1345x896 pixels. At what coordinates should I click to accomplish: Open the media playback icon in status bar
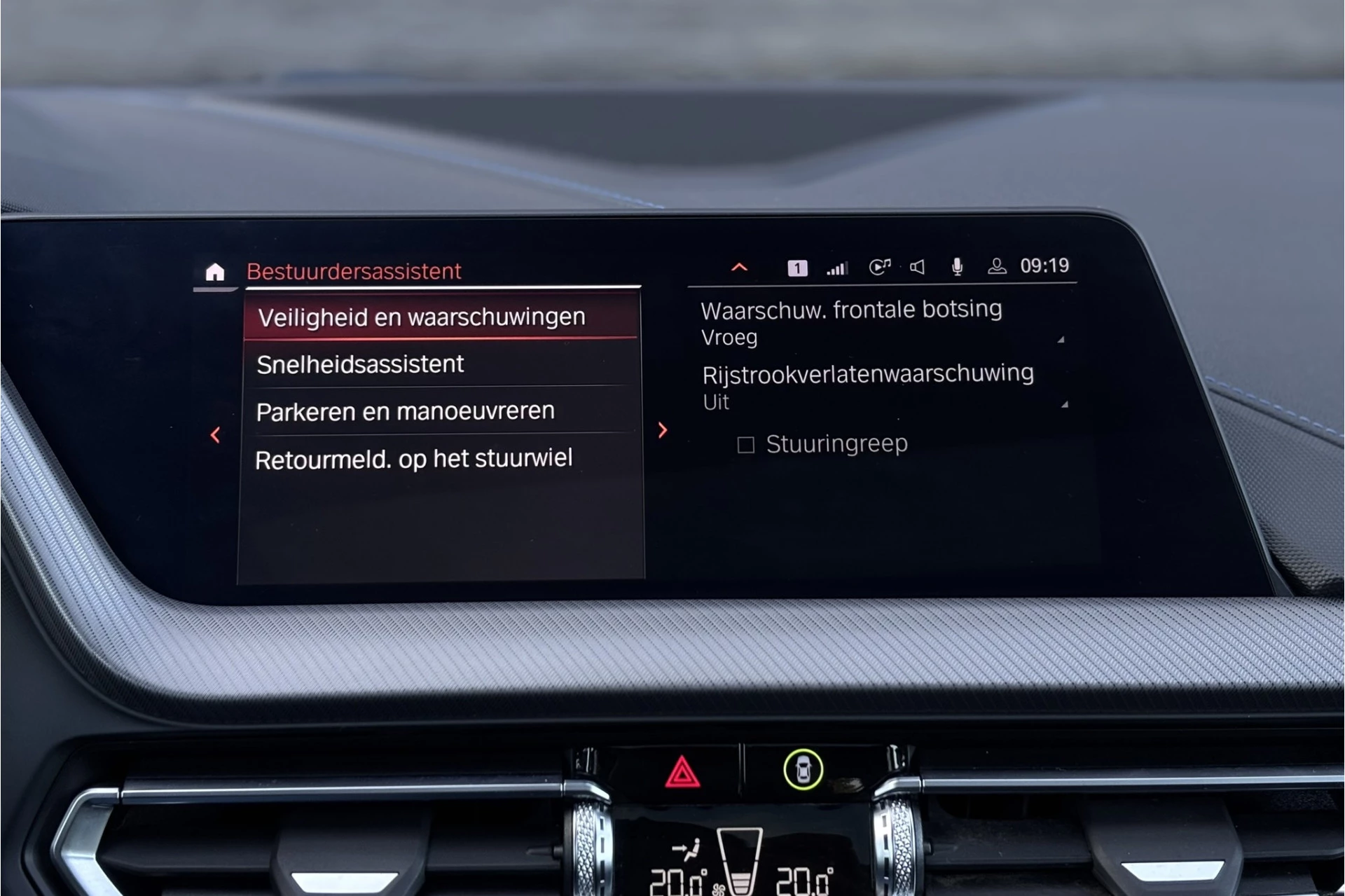(x=881, y=266)
